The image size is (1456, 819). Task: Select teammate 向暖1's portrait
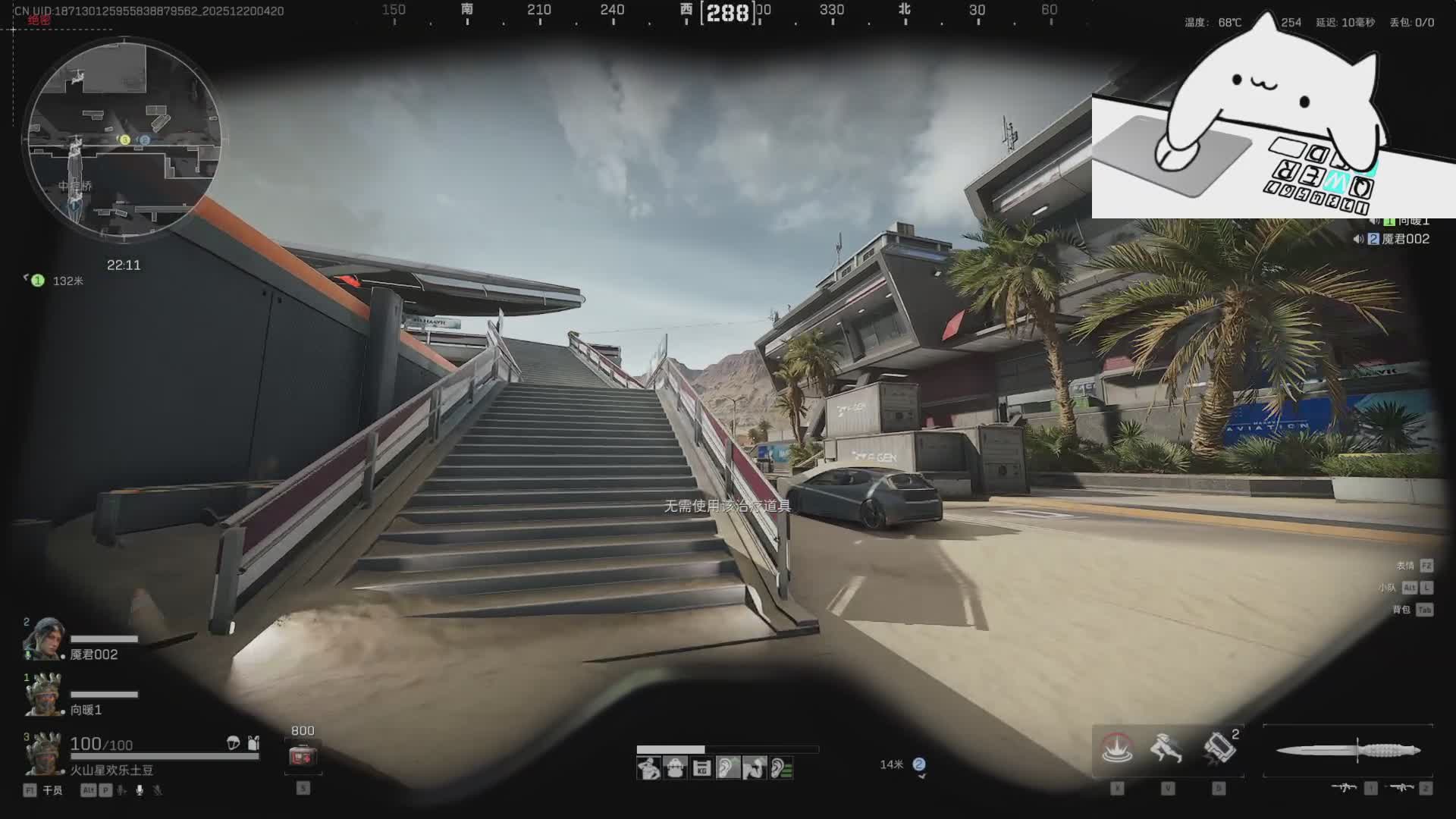[43, 694]
